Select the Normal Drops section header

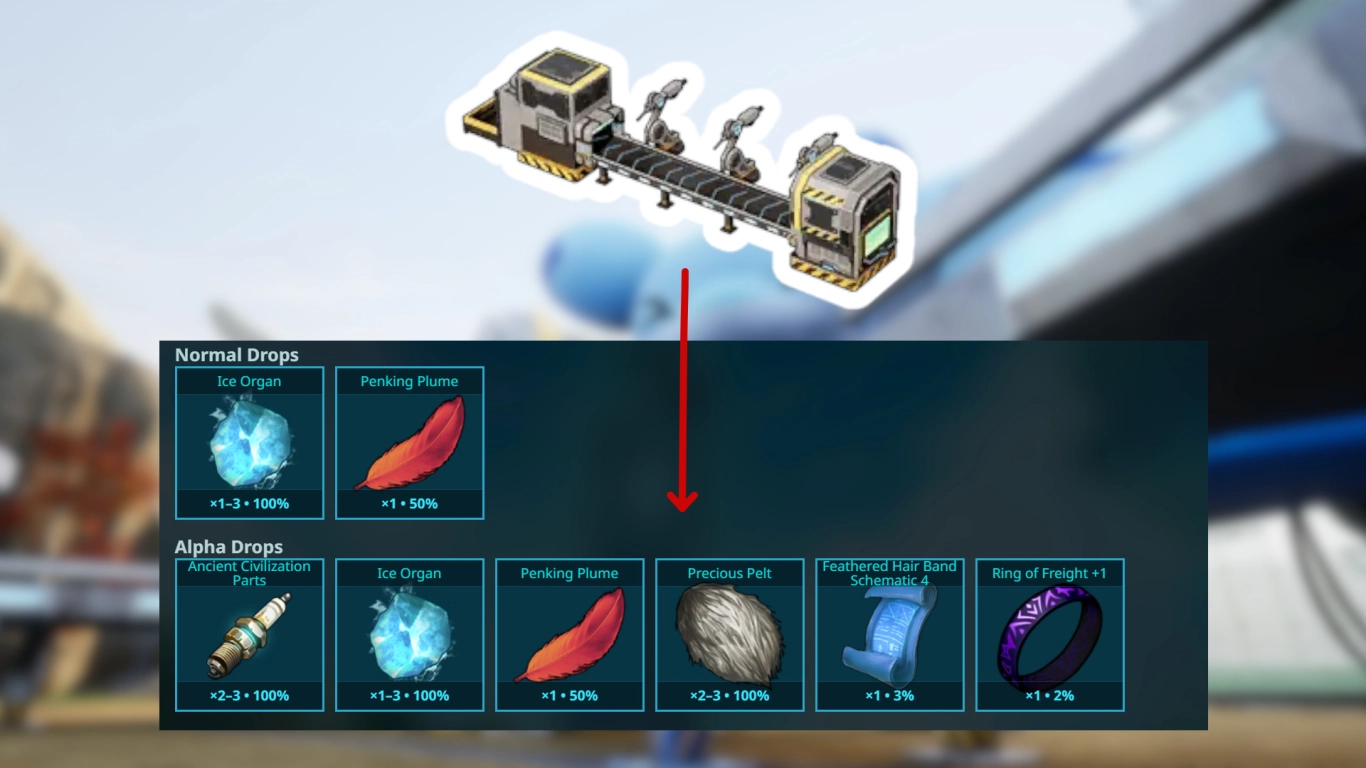236,355
